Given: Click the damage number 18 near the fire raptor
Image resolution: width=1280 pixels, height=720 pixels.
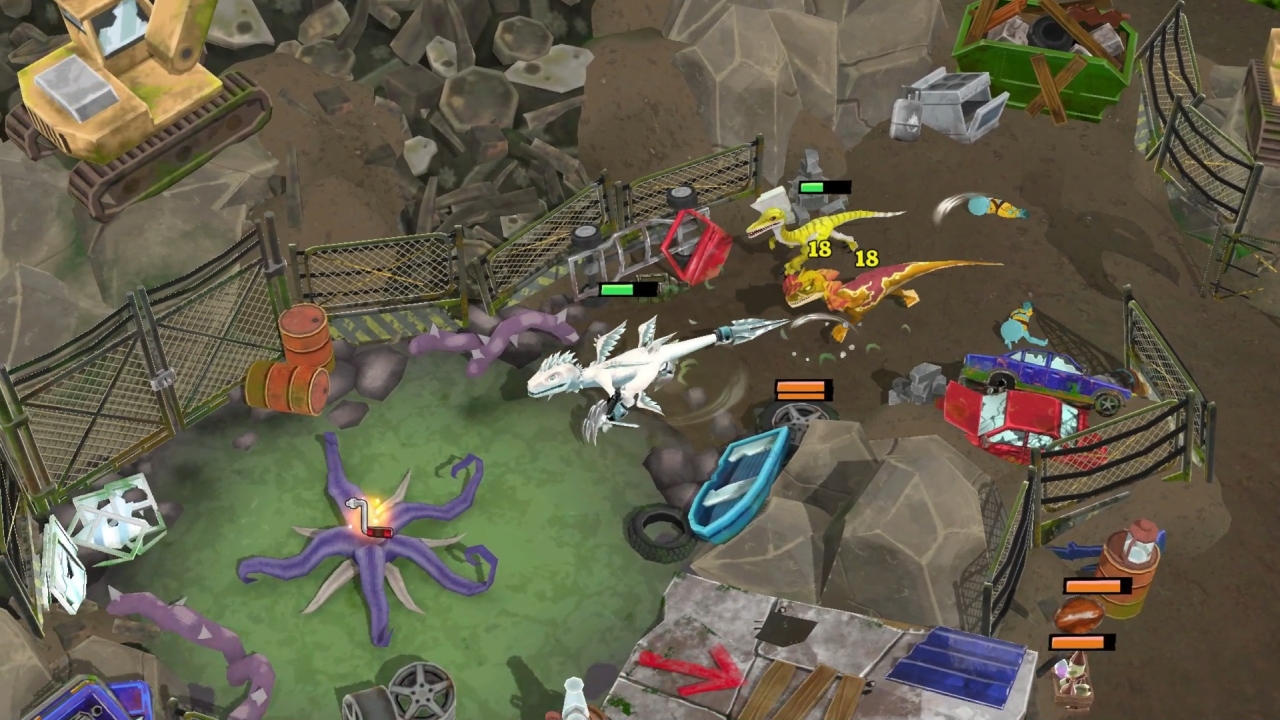Looking at the screenshot, I should tap(866, 258).
